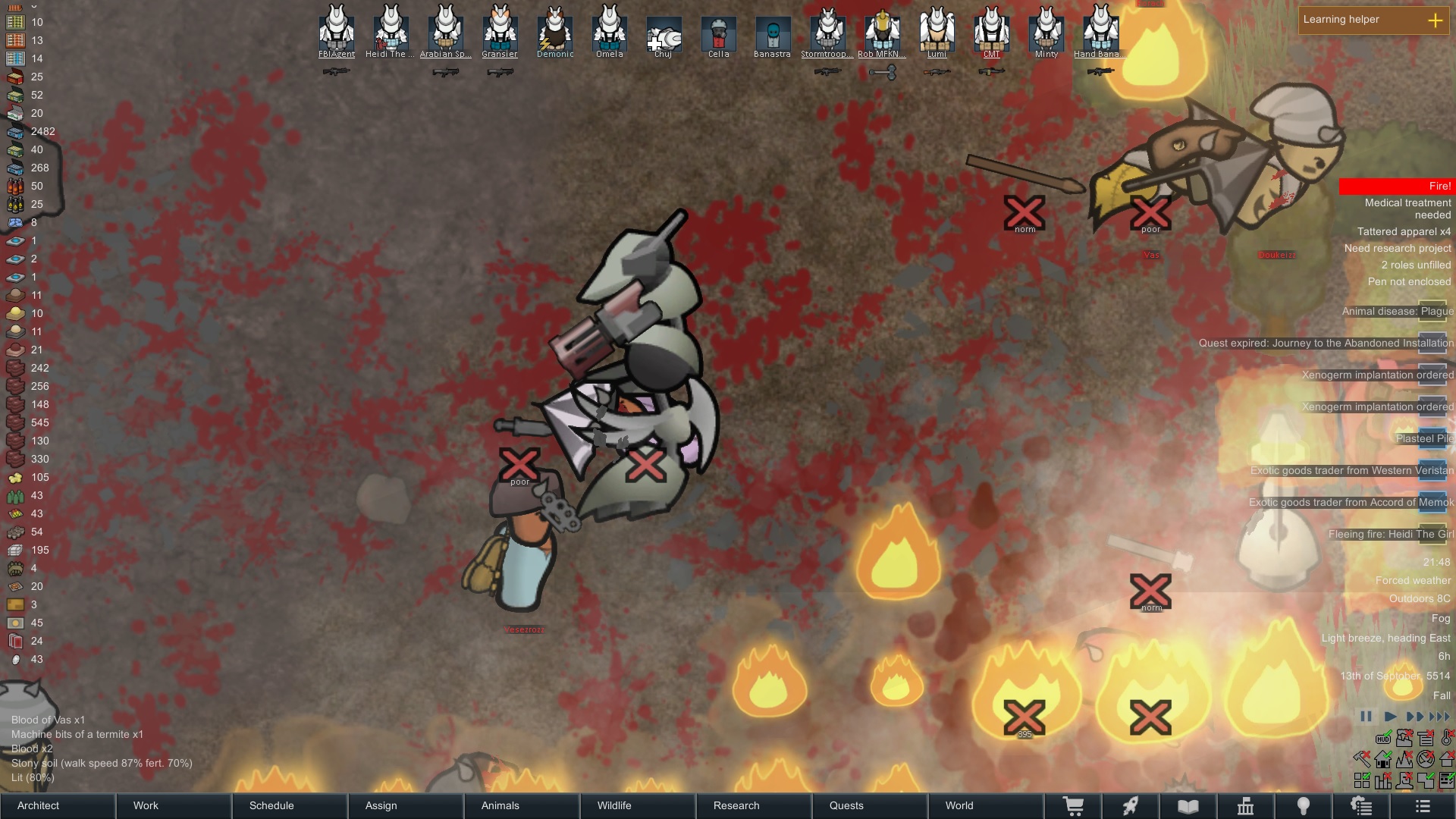Image resolution: width=1456 pixels, height=819 pixels.
Task: Open the Research tab
Action: pos(736,805)
